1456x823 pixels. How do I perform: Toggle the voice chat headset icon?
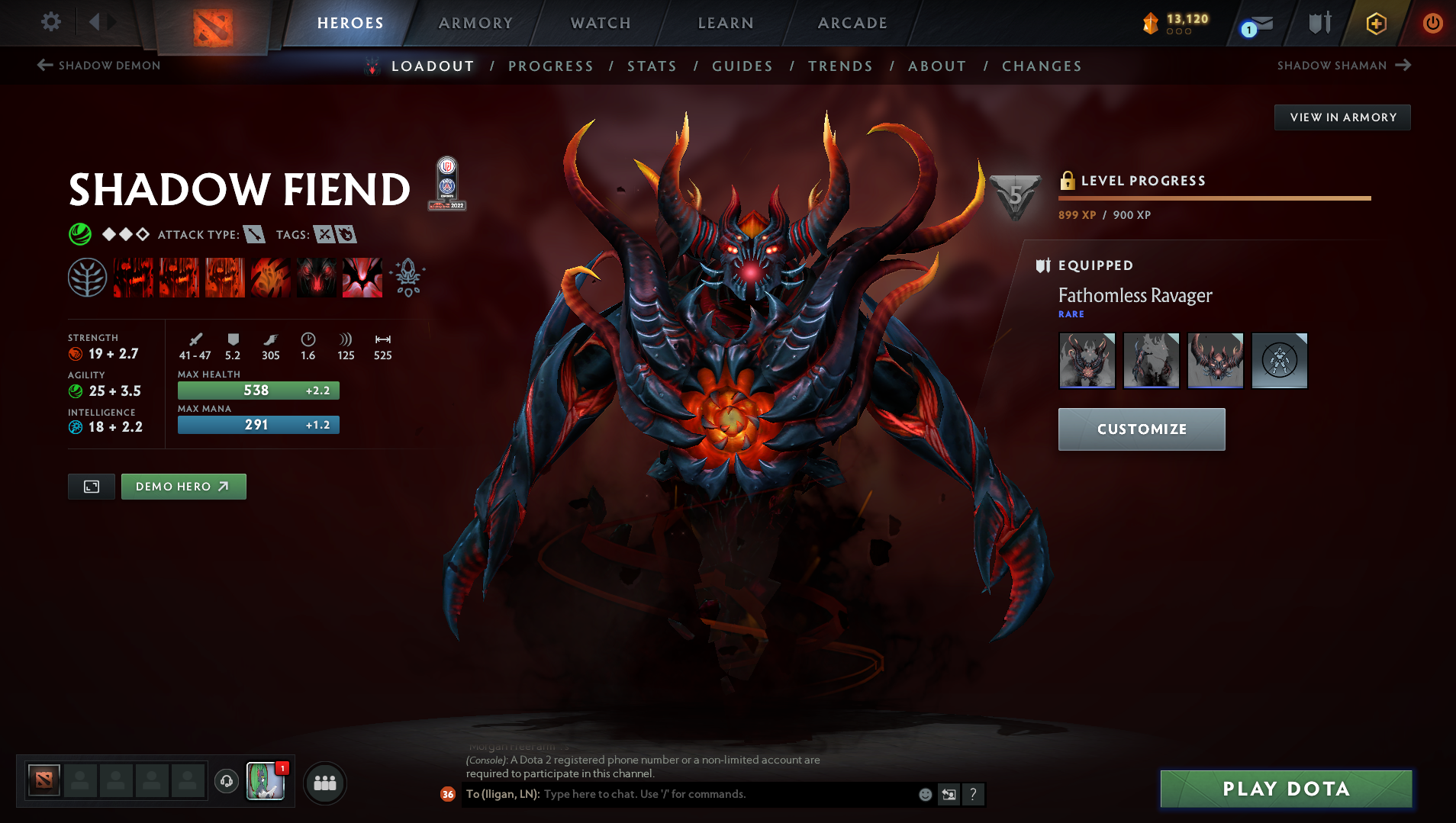pos(226,783)
